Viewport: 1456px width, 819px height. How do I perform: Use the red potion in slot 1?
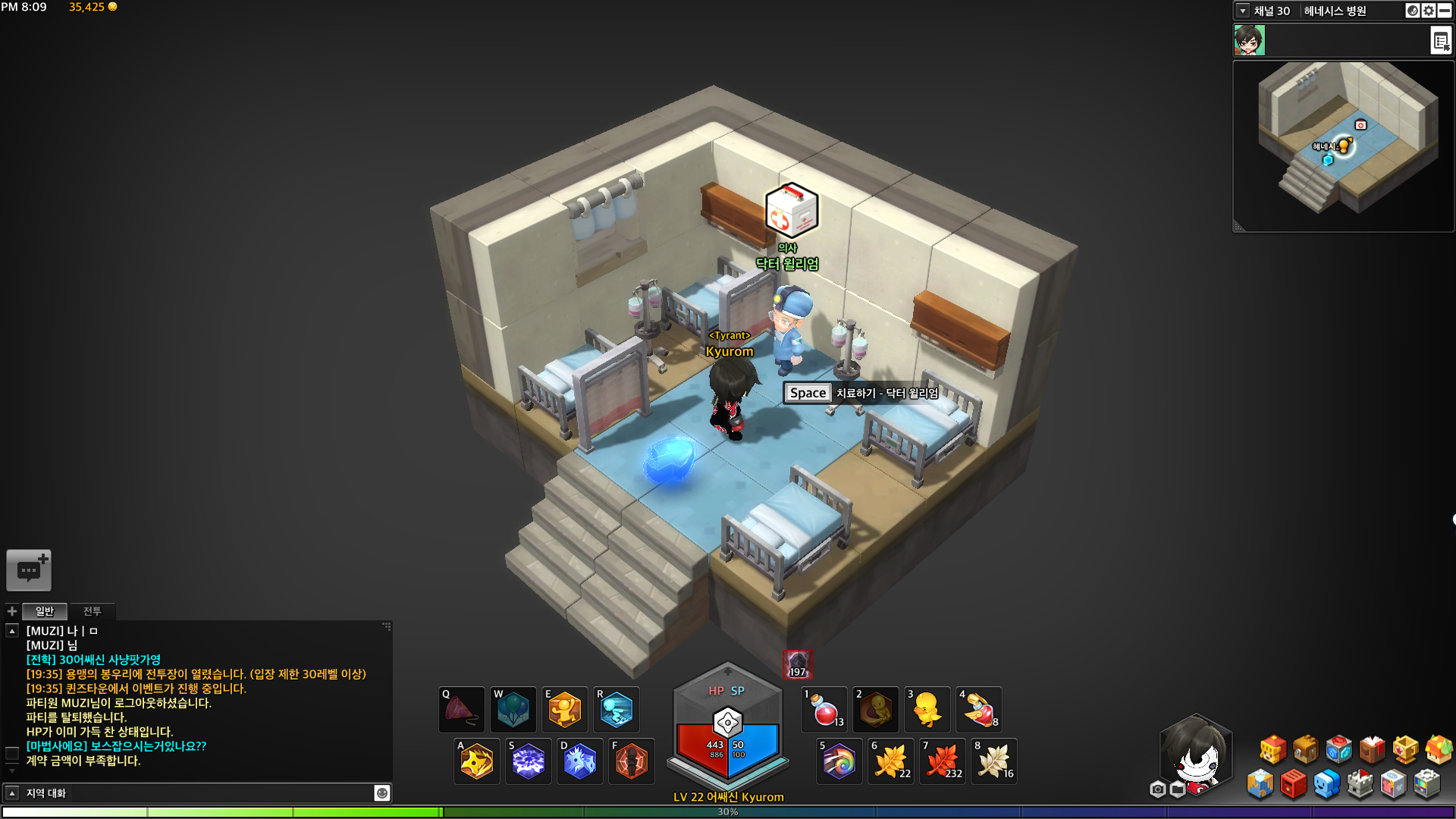tap(824, 711)
